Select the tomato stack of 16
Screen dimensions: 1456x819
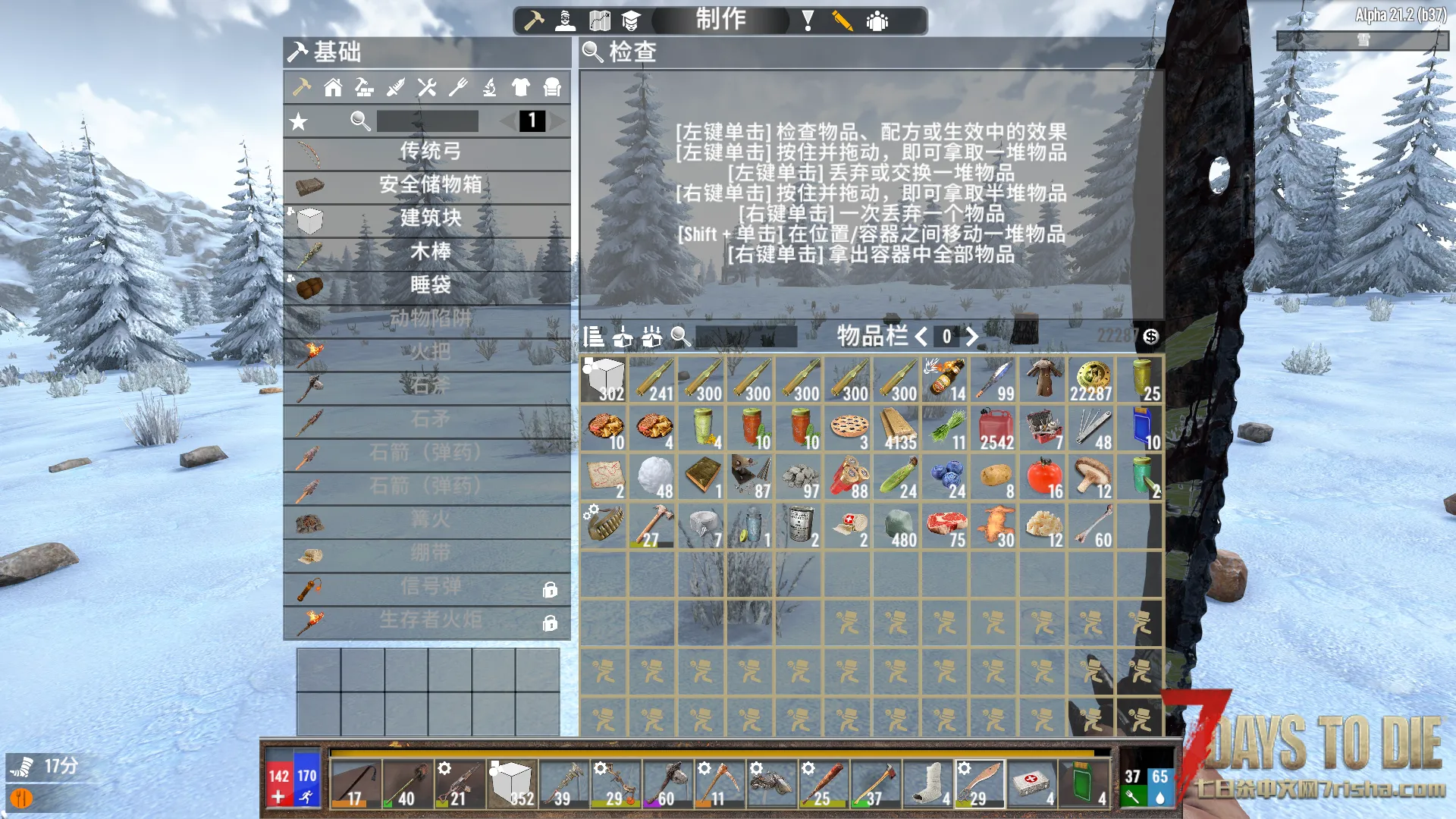(x=1044, y=478)
